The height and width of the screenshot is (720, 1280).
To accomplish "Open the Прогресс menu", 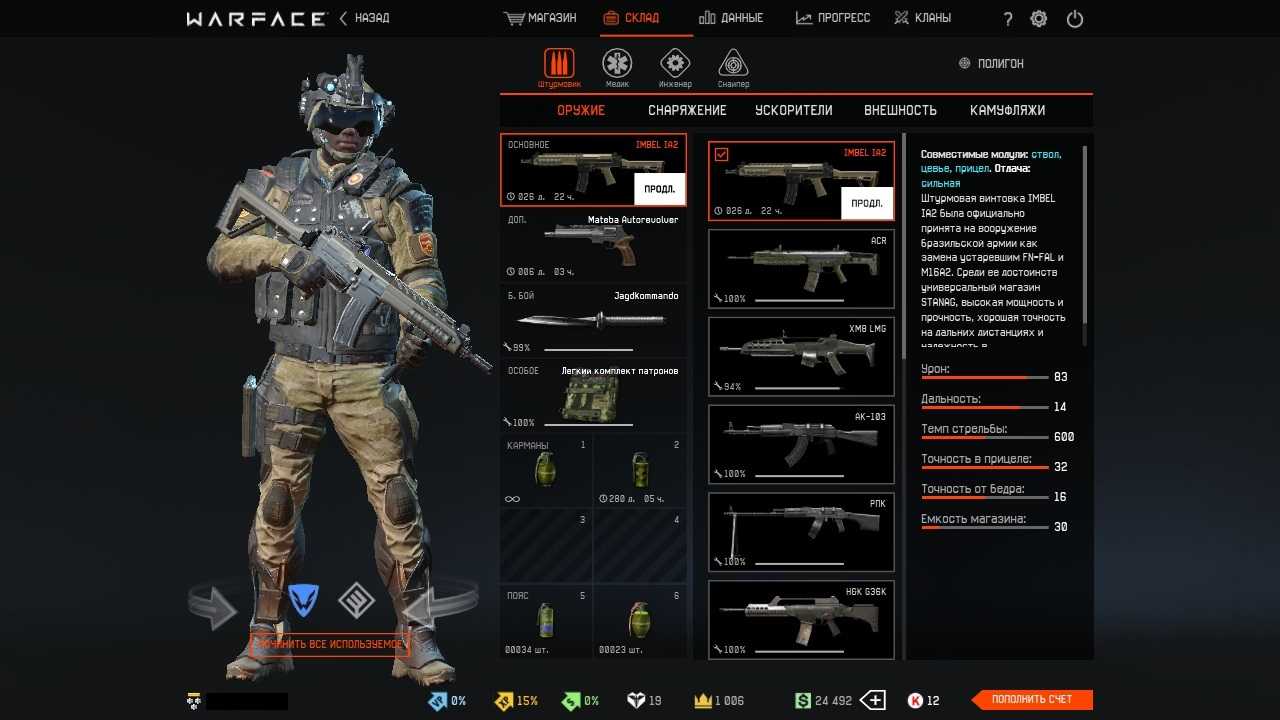I will click(x=833, y=18).
